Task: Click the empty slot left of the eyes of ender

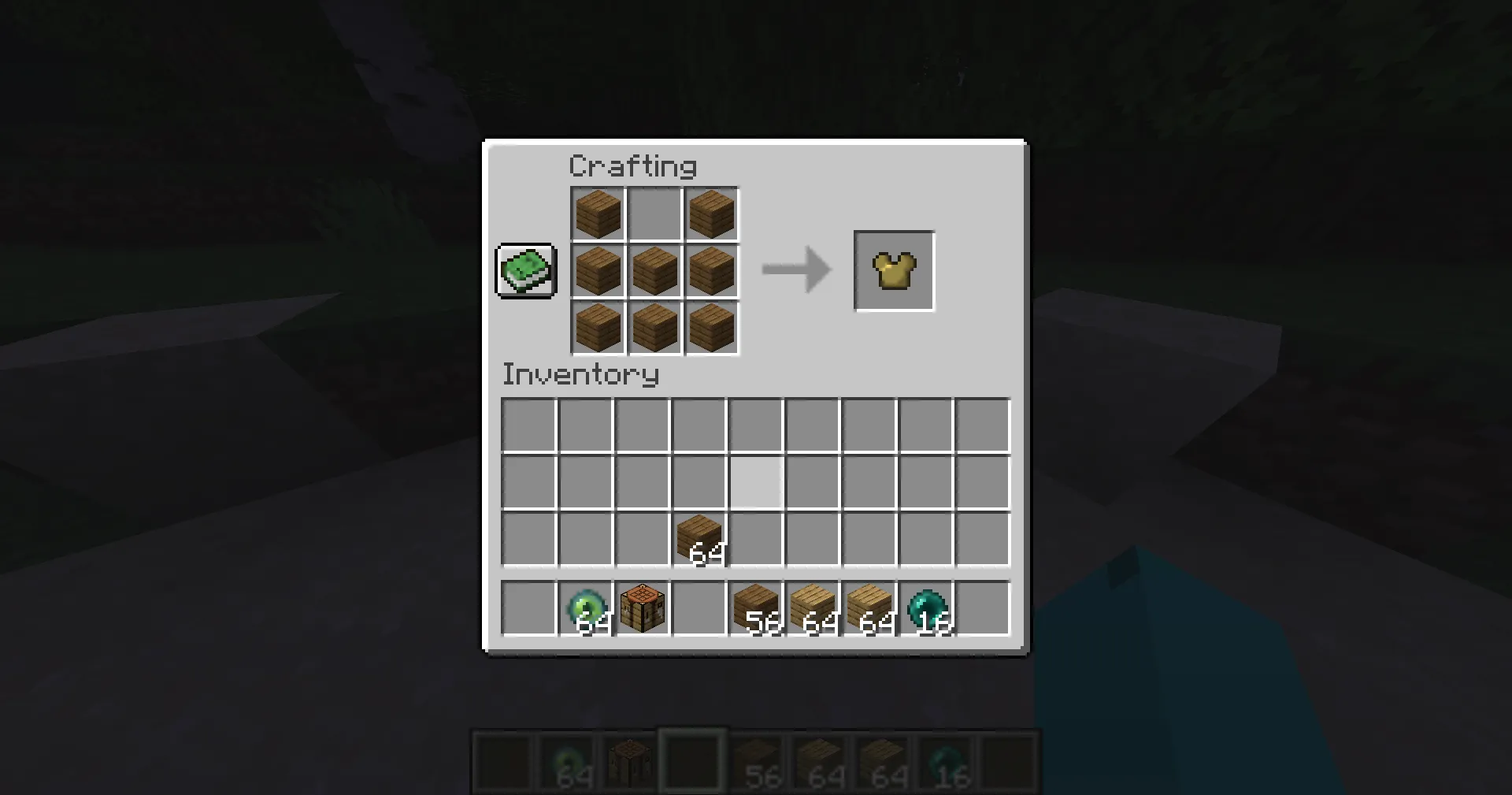Action: 529,605
